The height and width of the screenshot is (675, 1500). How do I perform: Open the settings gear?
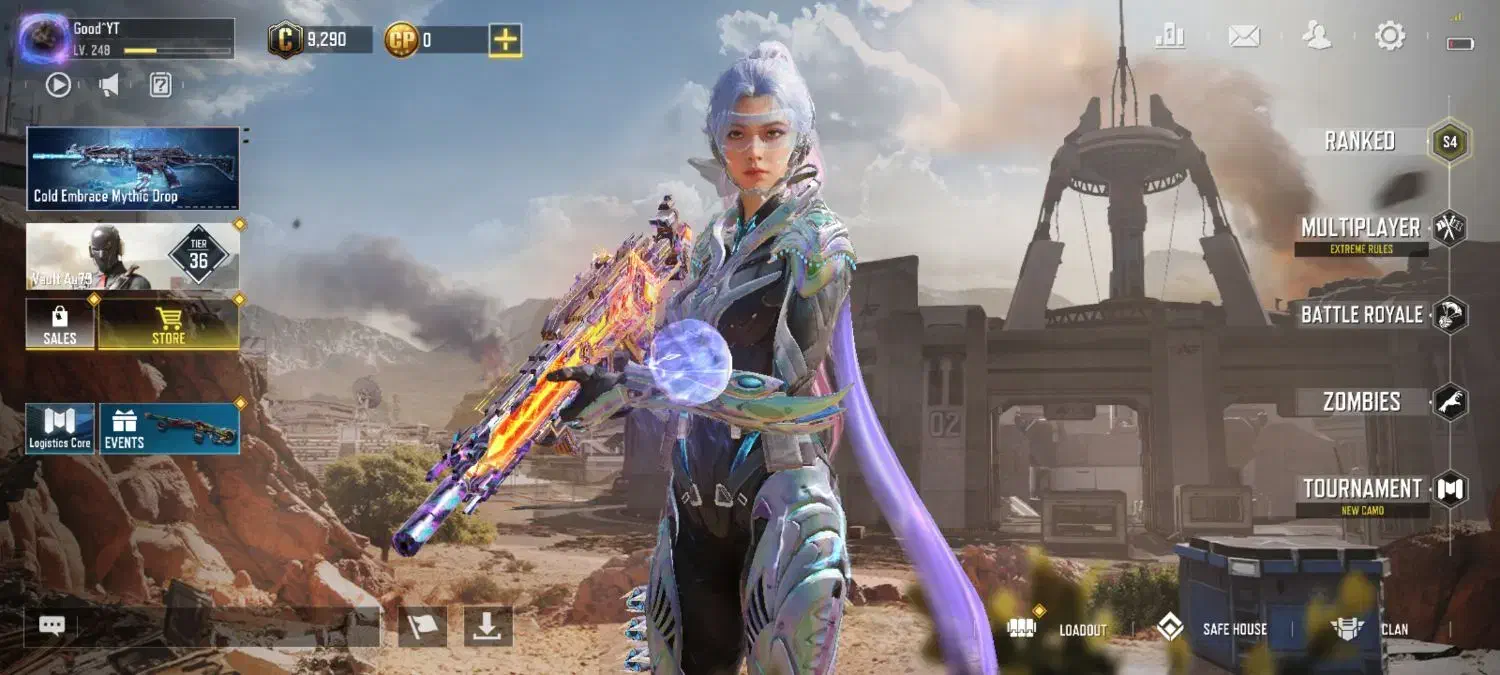(x=1390, y=37)
